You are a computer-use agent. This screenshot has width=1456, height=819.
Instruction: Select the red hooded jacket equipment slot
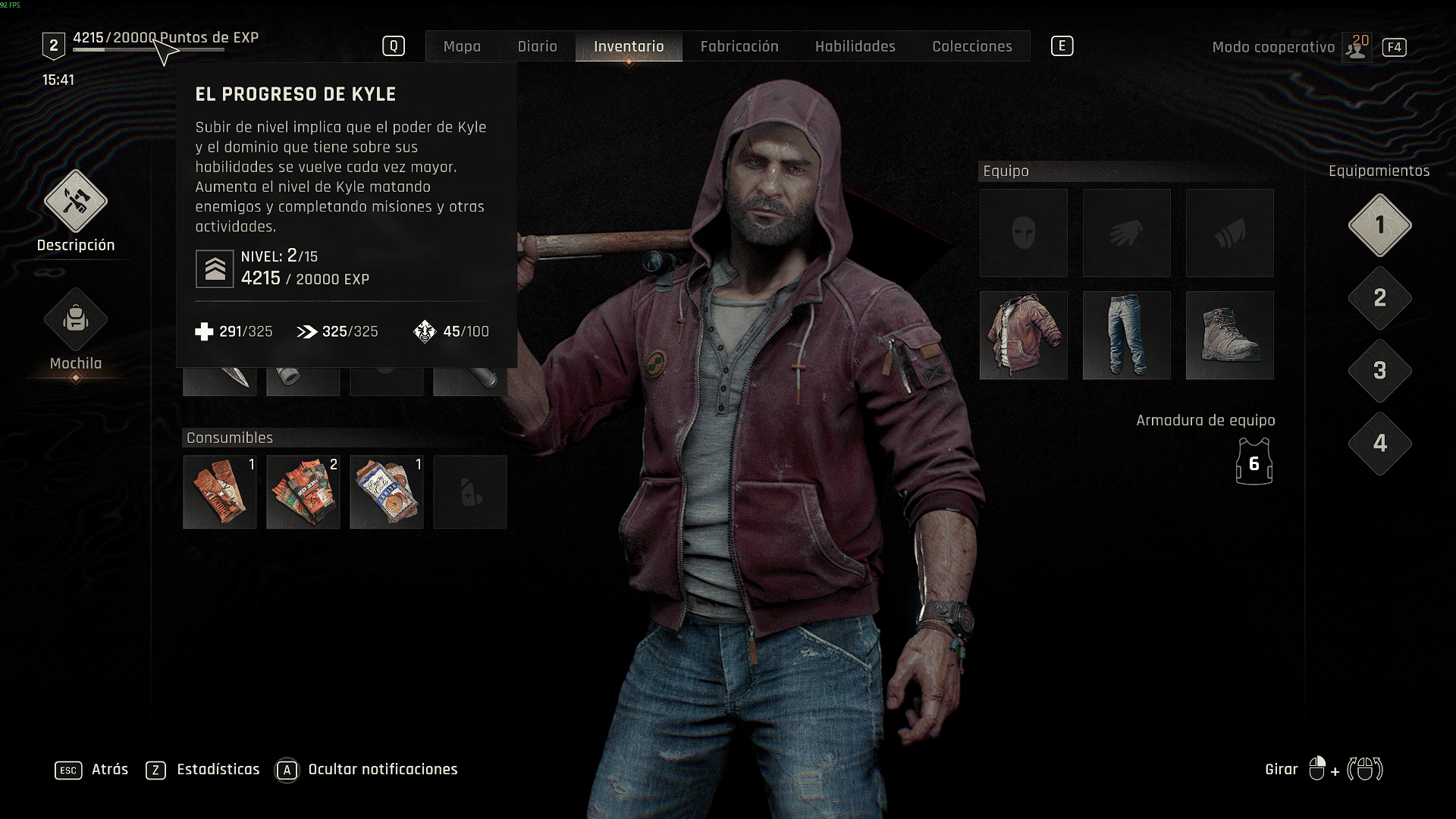[x=1023, y=335]
